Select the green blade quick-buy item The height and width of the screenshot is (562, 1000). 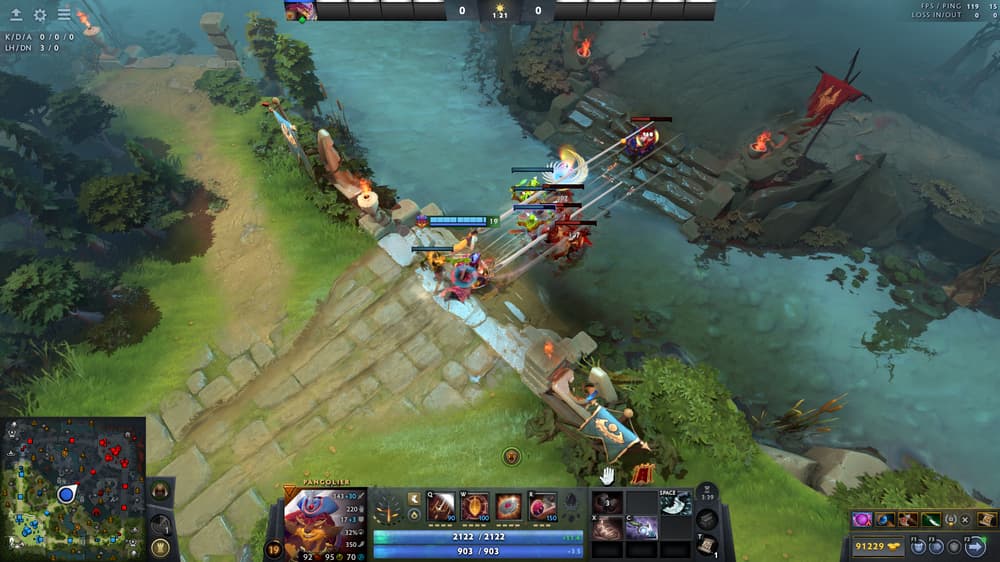931,519
